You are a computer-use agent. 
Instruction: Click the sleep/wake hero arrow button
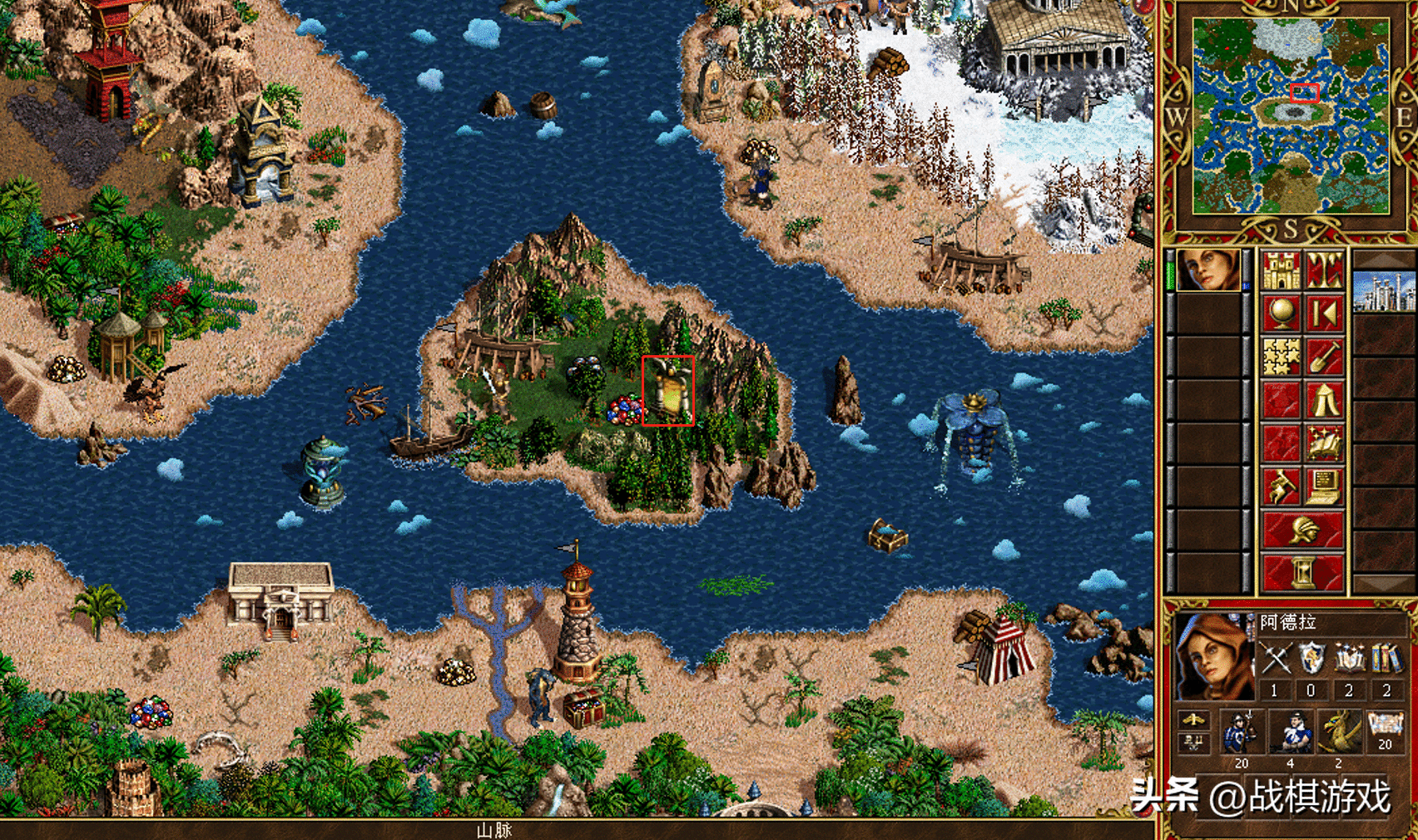[1325, 314]
